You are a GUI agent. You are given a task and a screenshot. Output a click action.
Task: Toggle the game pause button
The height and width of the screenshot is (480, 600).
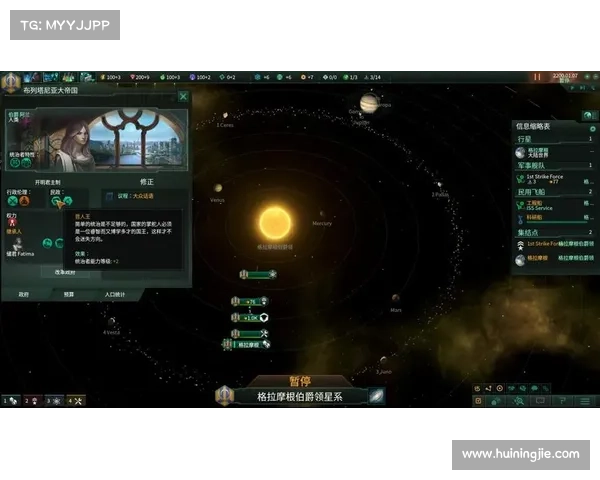(537, 76)
